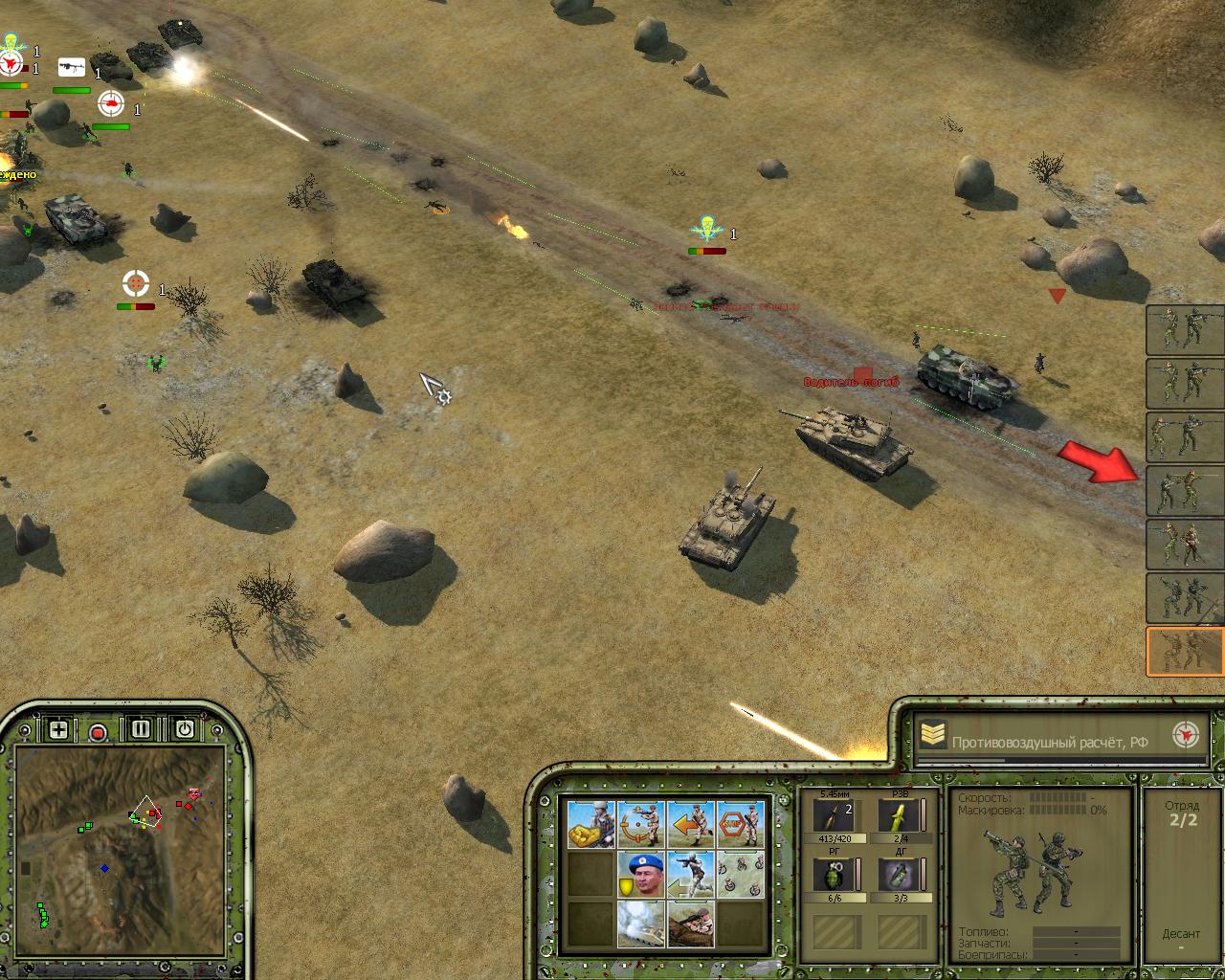
Task: Issue the STOP order to the squad
Action: tap(741, 824)
